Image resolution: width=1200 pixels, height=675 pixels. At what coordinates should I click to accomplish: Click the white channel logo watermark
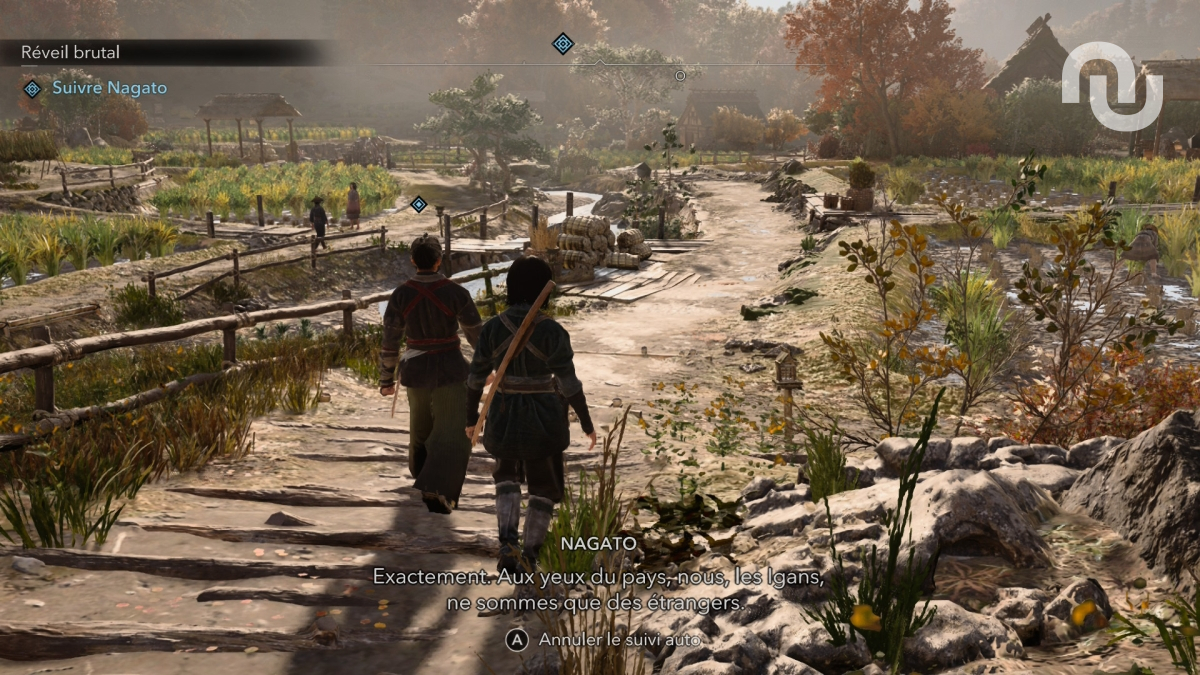click(x=1112, y=86)
